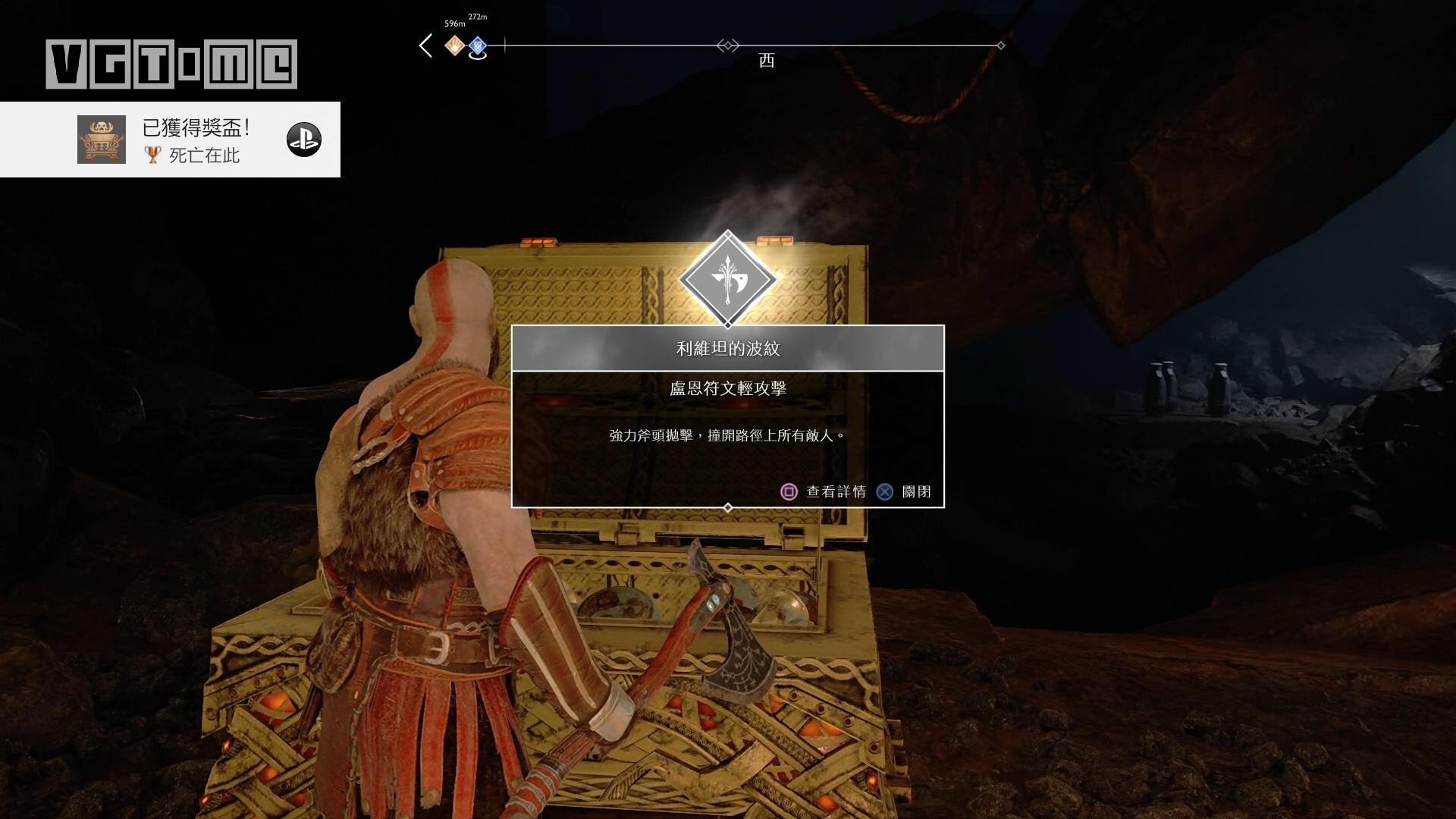Open the trophy earned notification
This screenshot has height=819, width=1456.
click(170, 140)
